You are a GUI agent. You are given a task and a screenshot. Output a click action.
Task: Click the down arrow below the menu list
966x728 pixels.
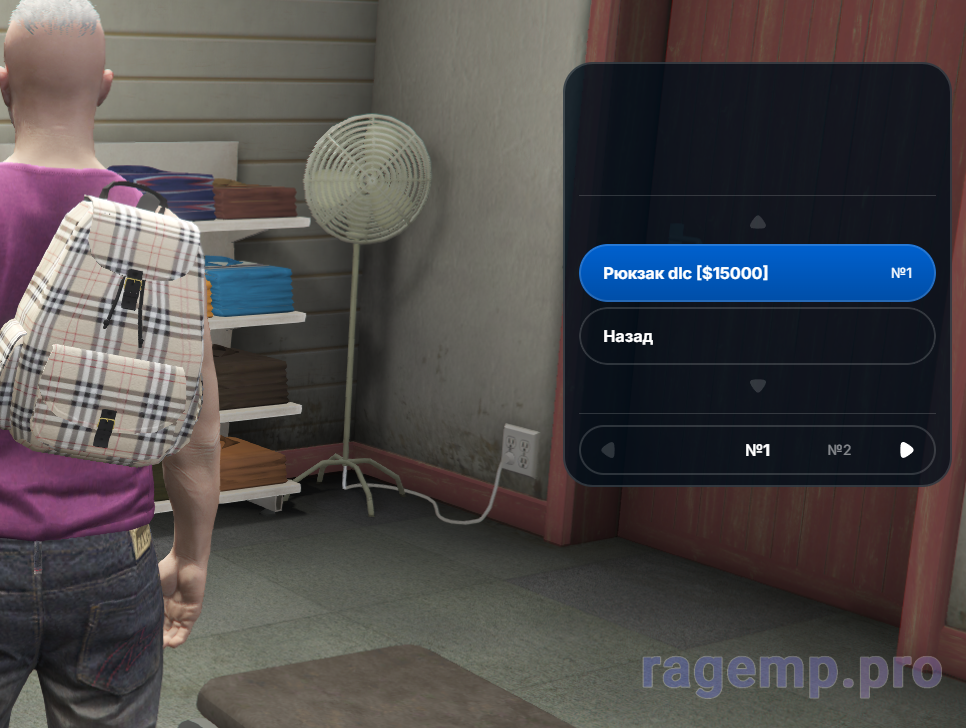758,386
